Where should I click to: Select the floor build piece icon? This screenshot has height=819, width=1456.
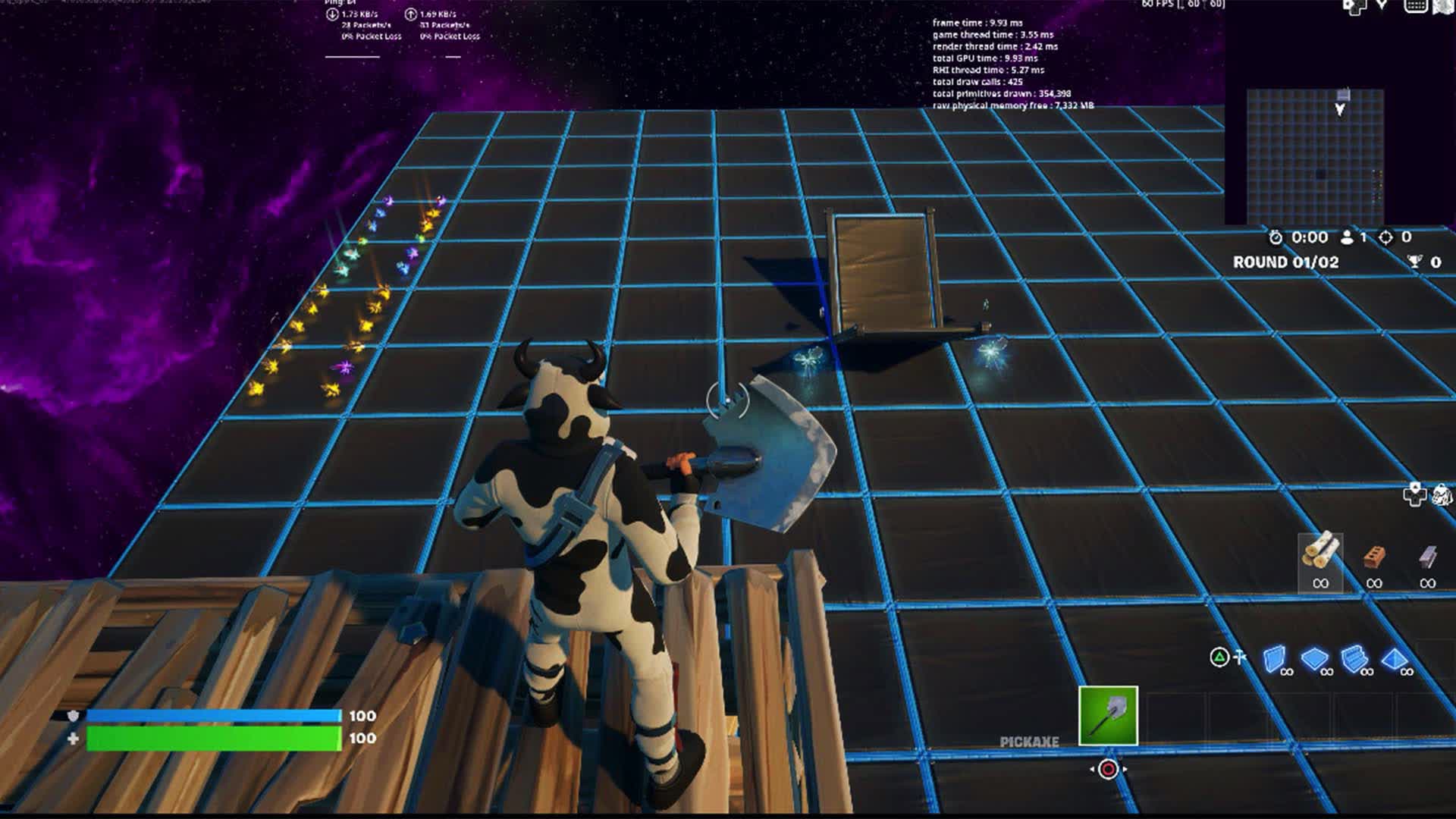[x=1313, y=659]
